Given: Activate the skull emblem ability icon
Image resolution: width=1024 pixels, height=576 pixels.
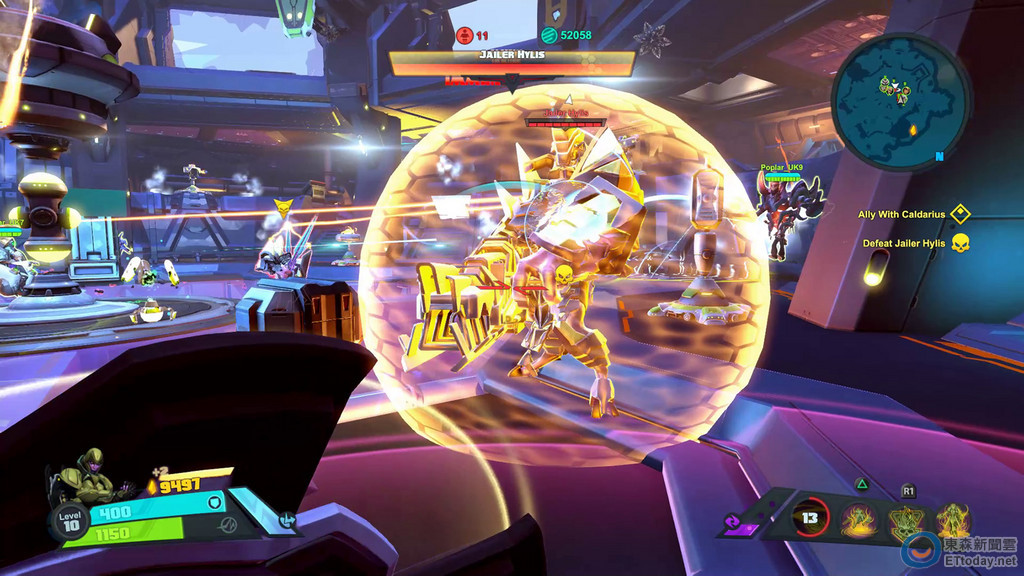Looking at the screenshot, I should [907, 521].
